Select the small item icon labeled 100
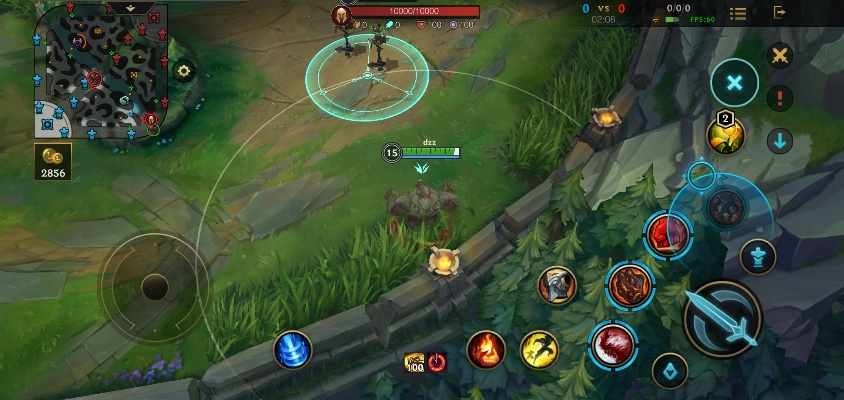 point(414,362)
